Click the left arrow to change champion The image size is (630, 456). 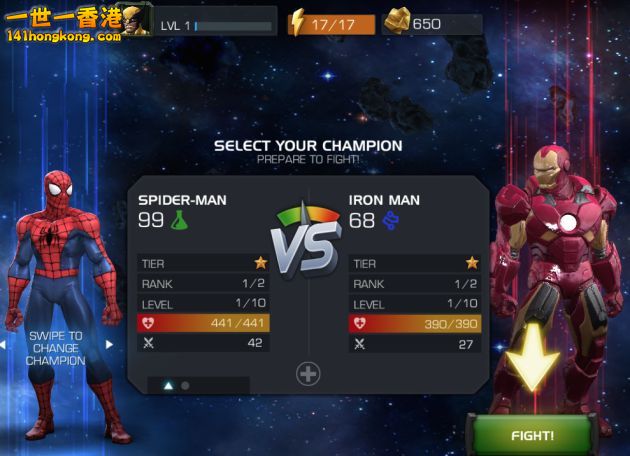click(x=3, y=344)
